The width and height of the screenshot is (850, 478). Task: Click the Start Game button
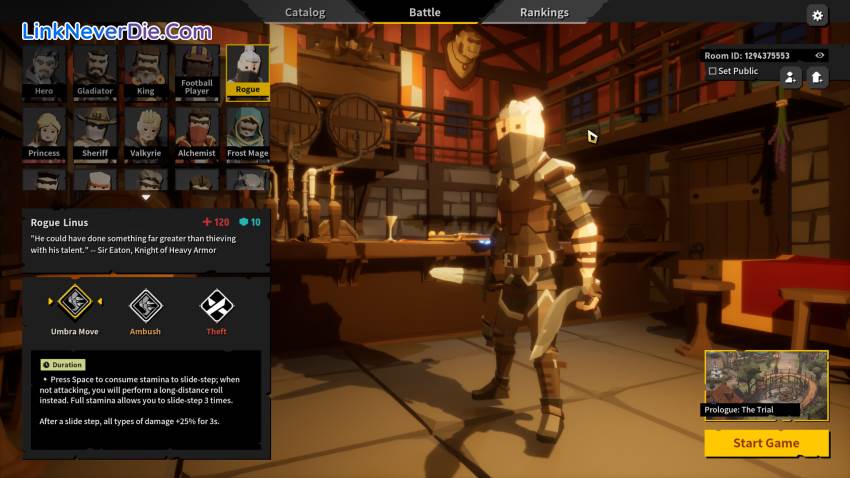pyautogui.click(x=766, y=443)
